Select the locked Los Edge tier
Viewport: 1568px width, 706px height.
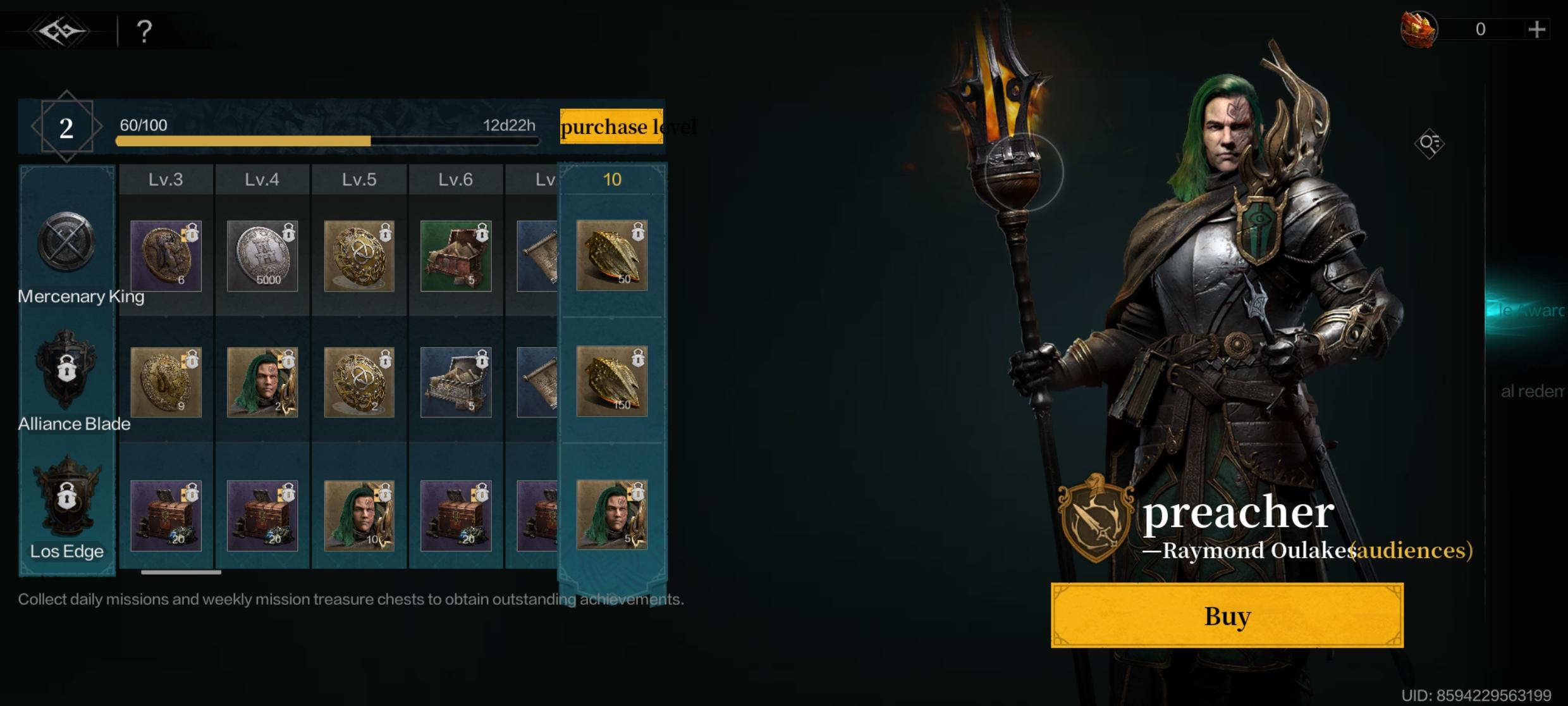coord(66,497)
